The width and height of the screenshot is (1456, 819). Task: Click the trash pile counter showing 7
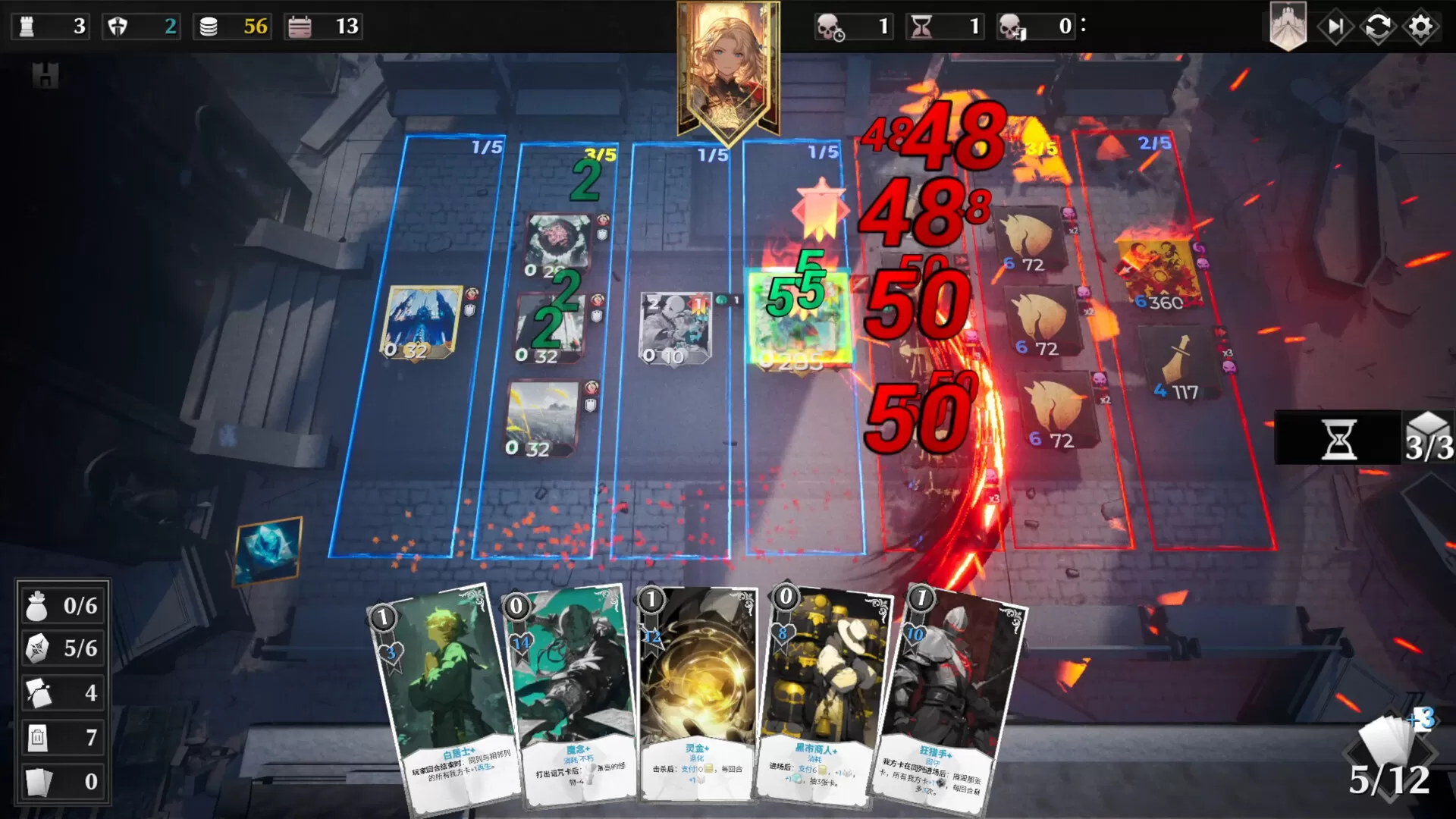coord(63,736)
